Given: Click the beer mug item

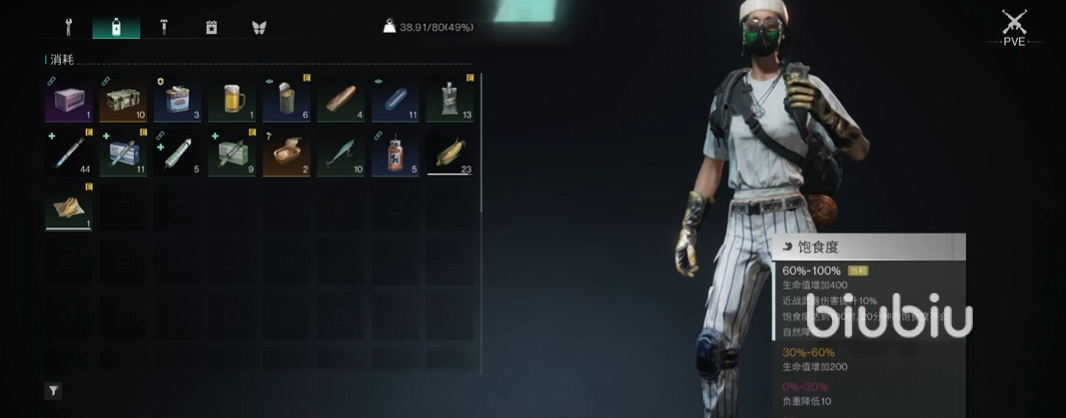Looking at the screenshot, I should point(232,99).
